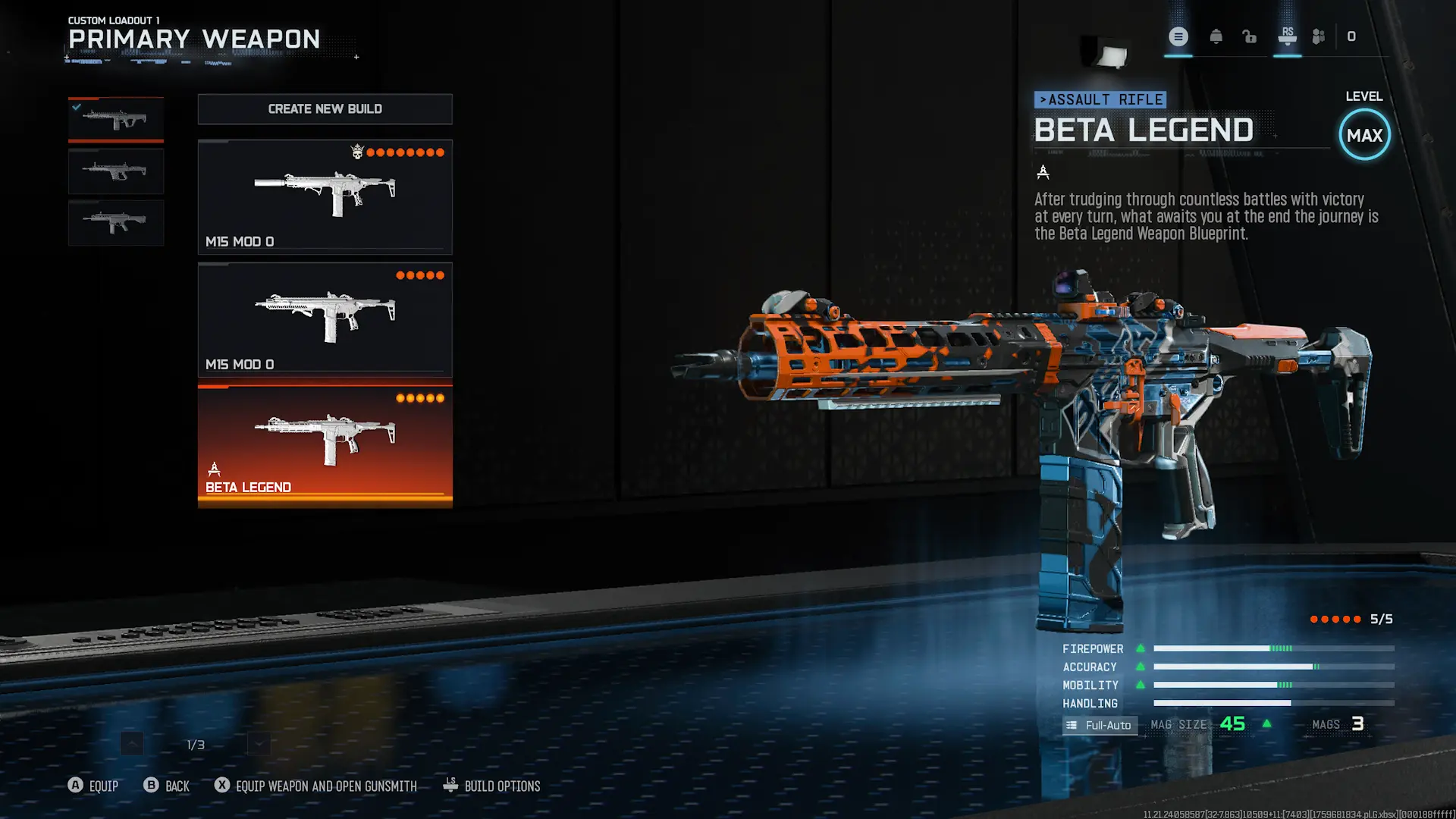1456x819 pixels.
Task: Choose the unsuppressed M15 MOD 0 build tile
Action: (325, 319)
